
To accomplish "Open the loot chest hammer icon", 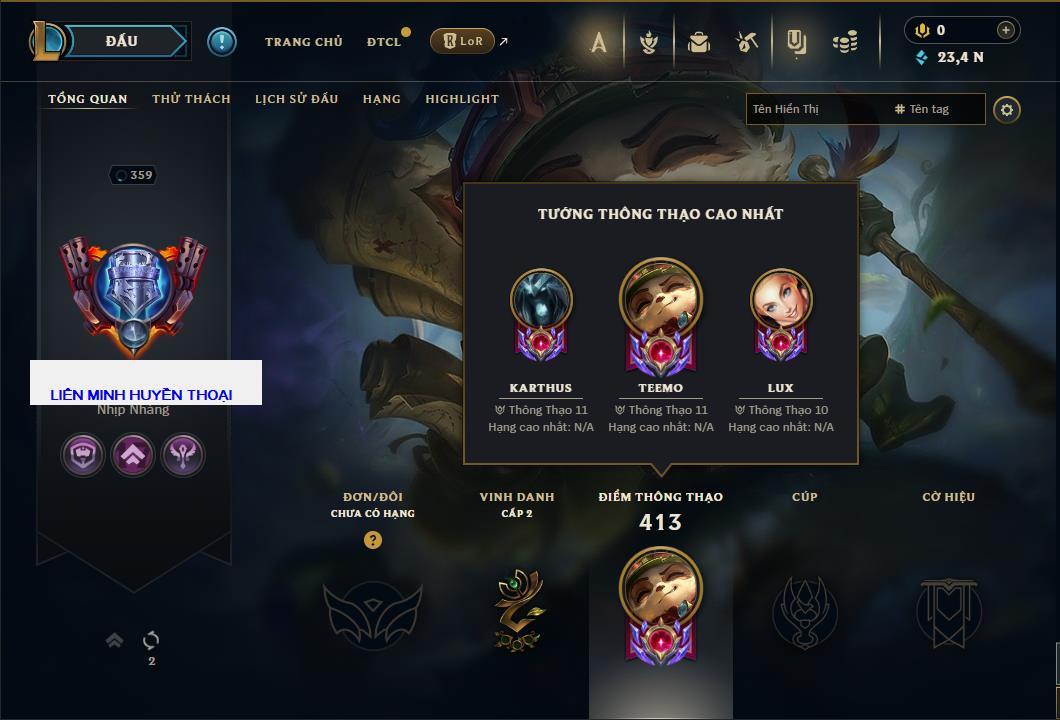I will click(747, 42).
